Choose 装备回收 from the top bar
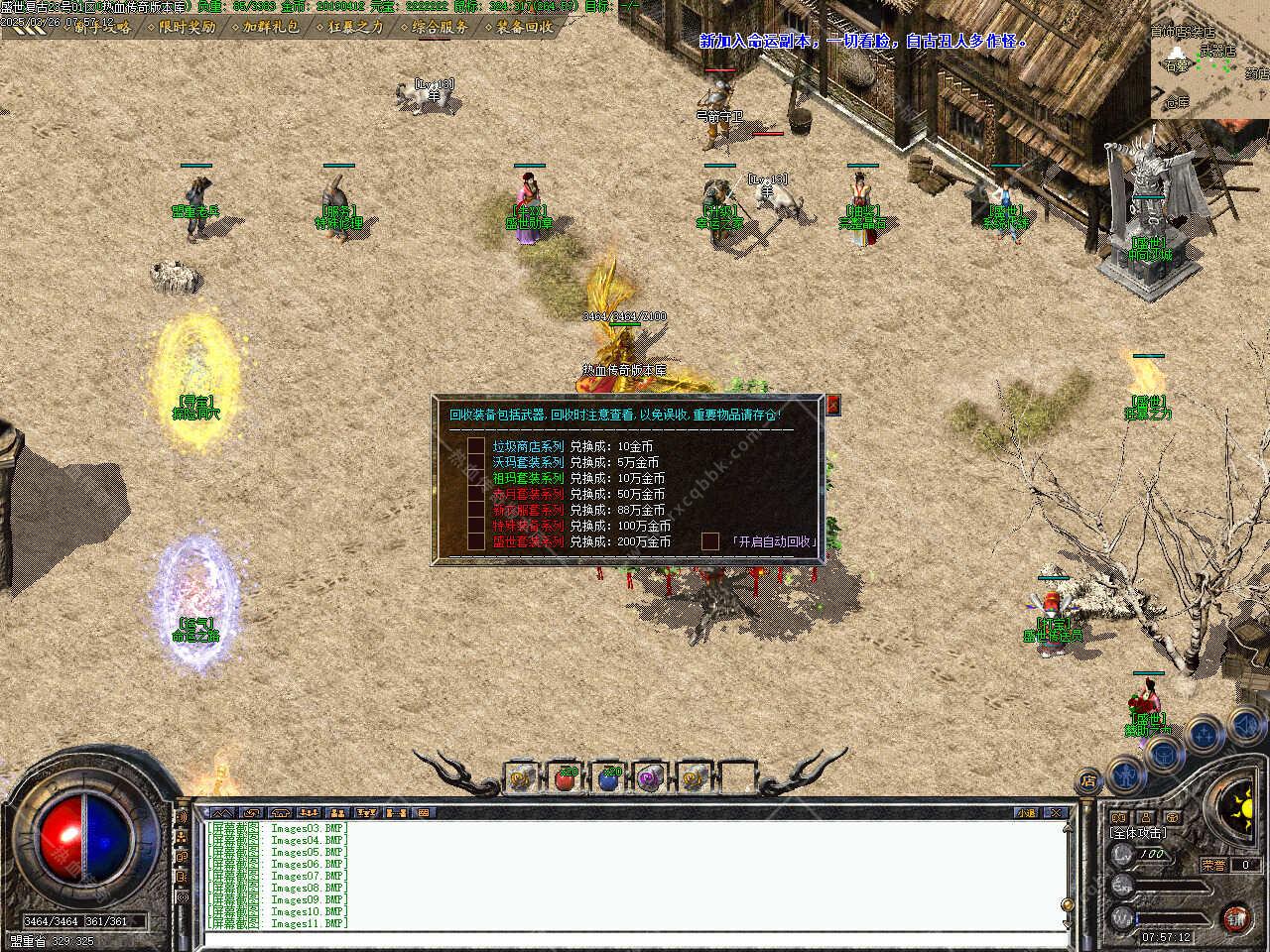The width and height of the screenshot is (1270, 952). pos(524,27)
